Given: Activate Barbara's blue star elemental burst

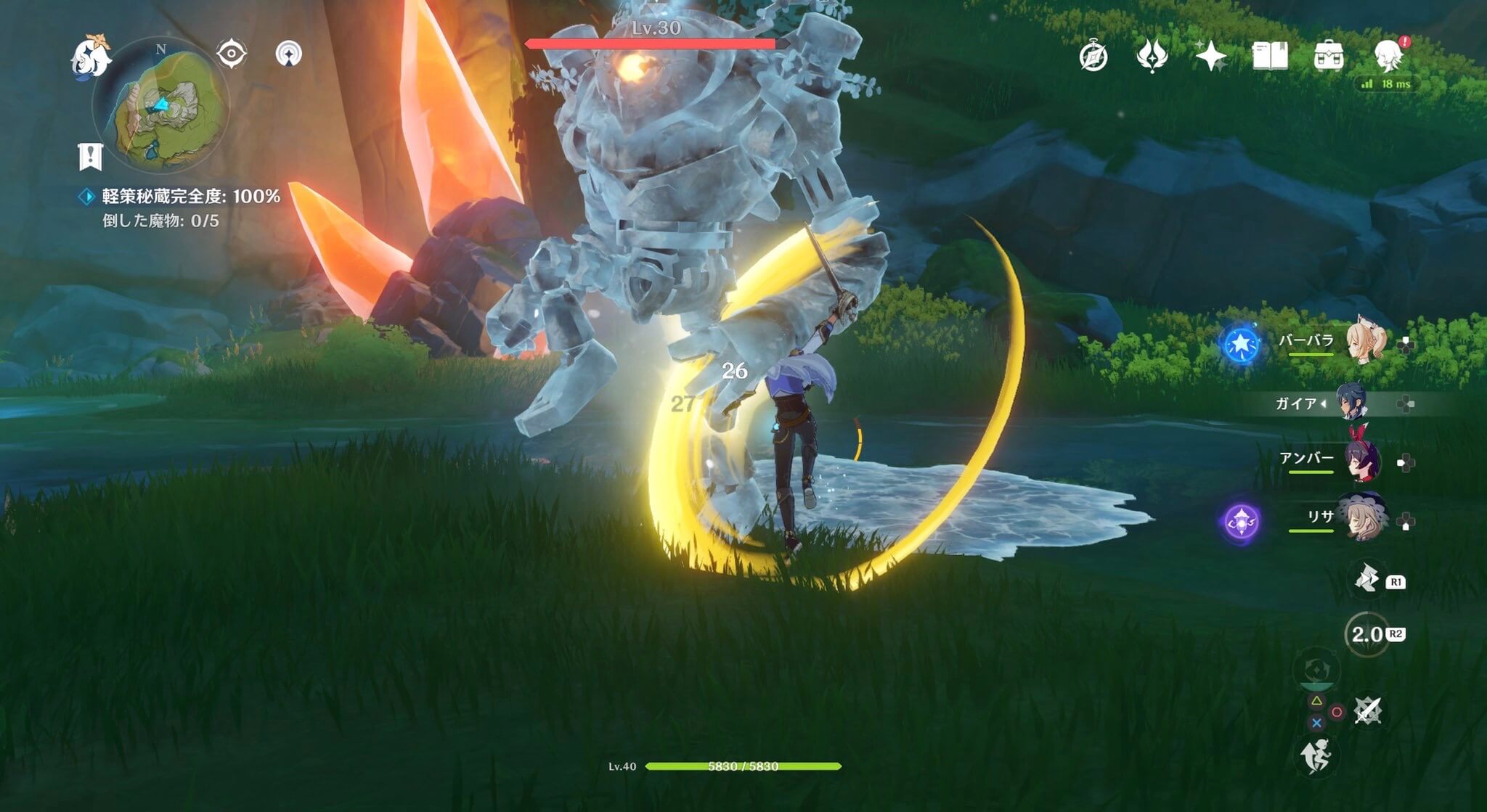Looking at the screenshot, I should click(x=1241, y=343).
